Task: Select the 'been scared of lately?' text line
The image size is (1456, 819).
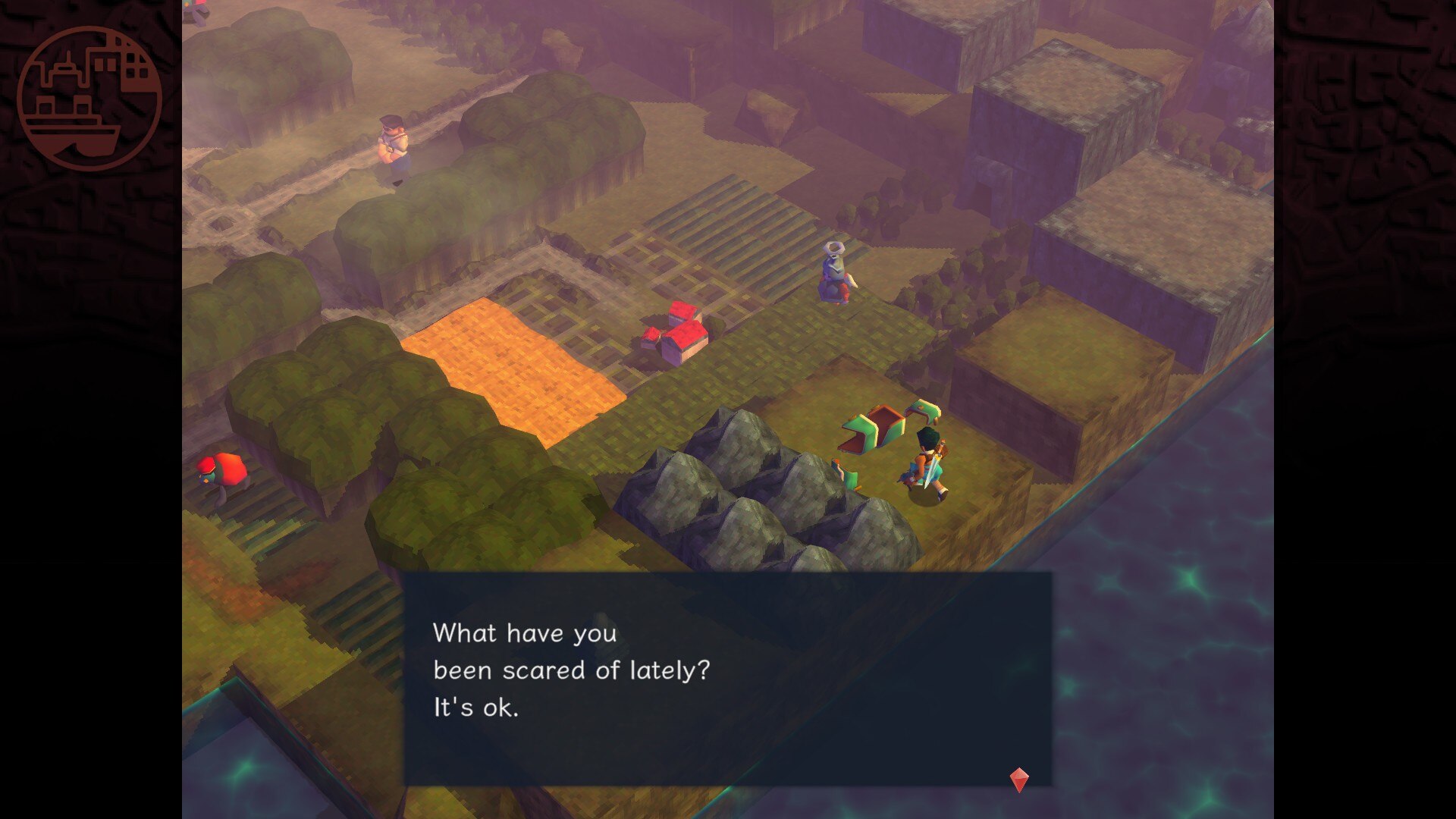Action: 570,670
